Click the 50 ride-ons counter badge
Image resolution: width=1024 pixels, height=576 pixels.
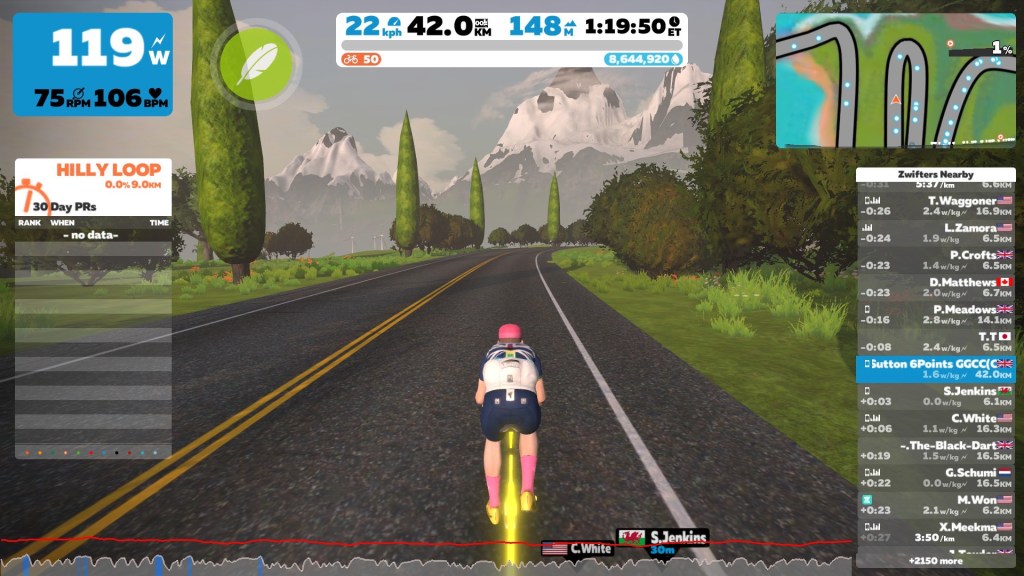[362, 59]
